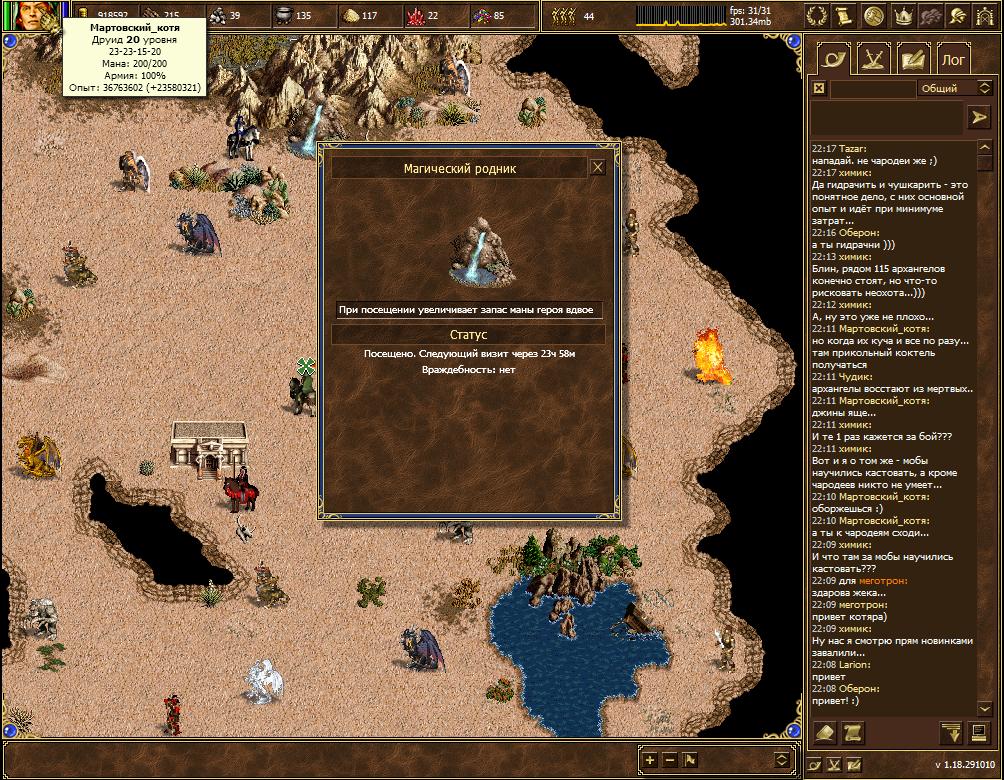Switch to the crossed swords tab
The width and height of the screenshot is (1004, 780).
coord(873,59)
